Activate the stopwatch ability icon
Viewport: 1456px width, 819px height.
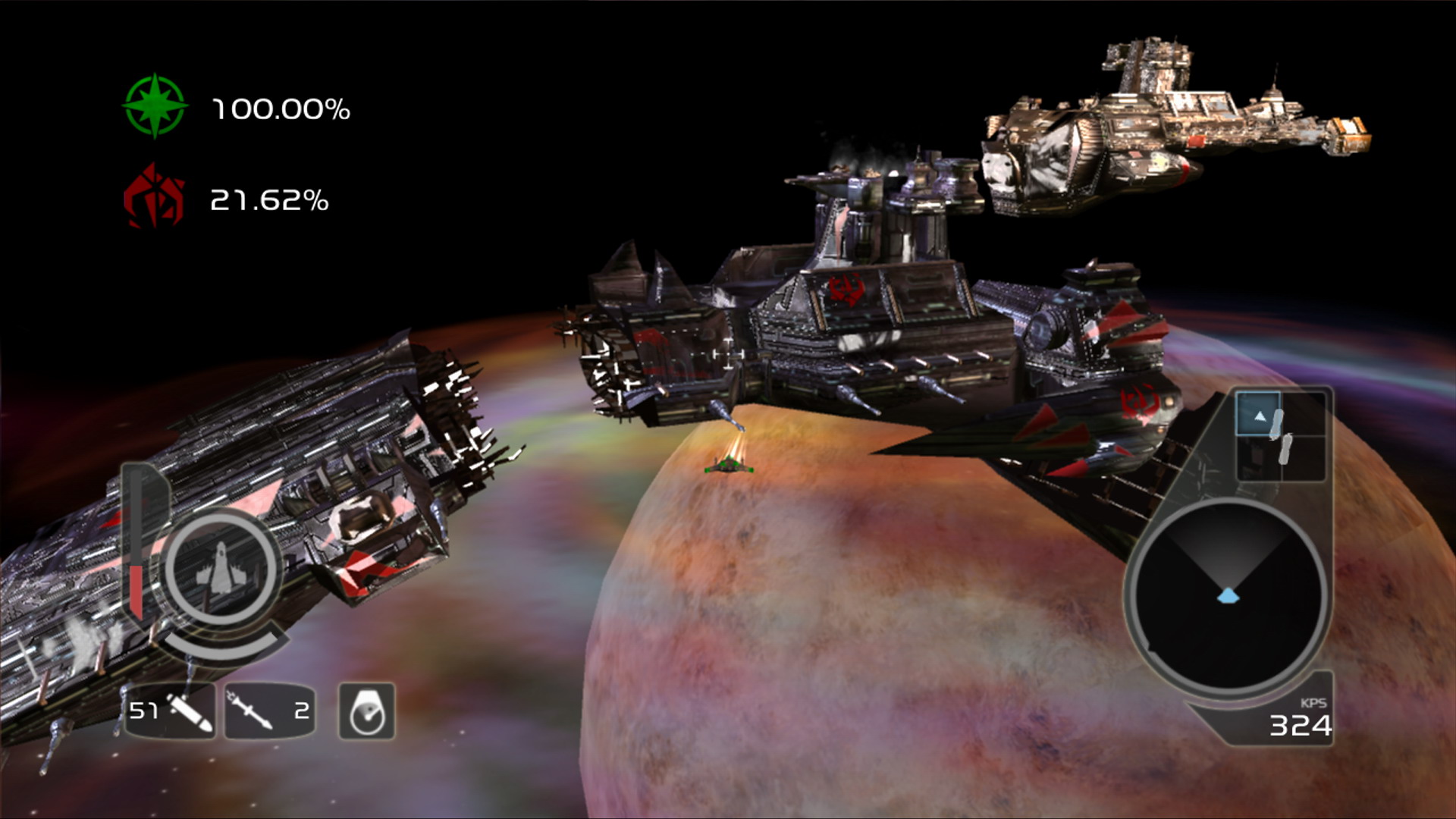(366, 711)
